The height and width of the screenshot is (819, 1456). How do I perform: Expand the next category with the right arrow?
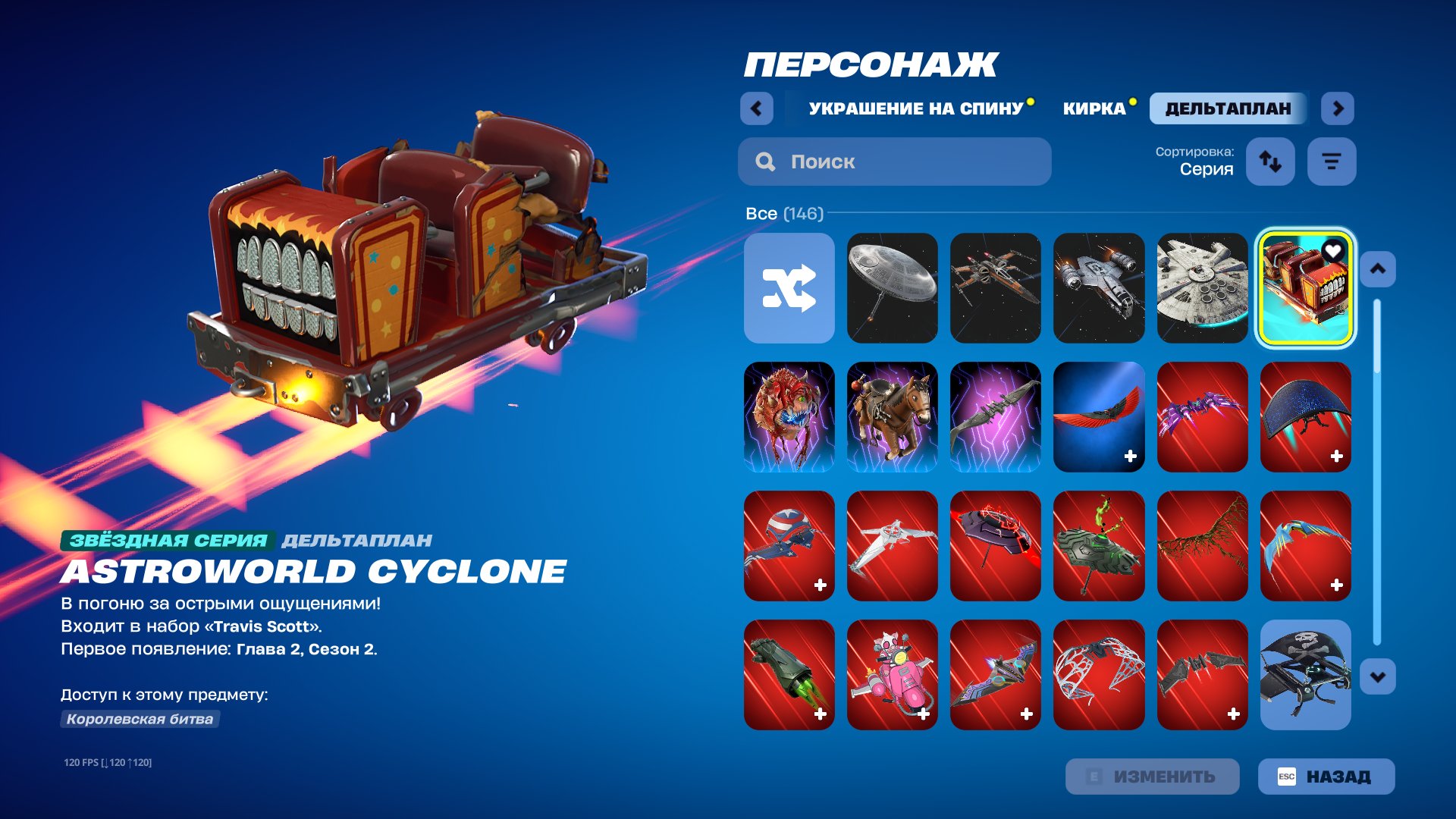[1338, 108]
